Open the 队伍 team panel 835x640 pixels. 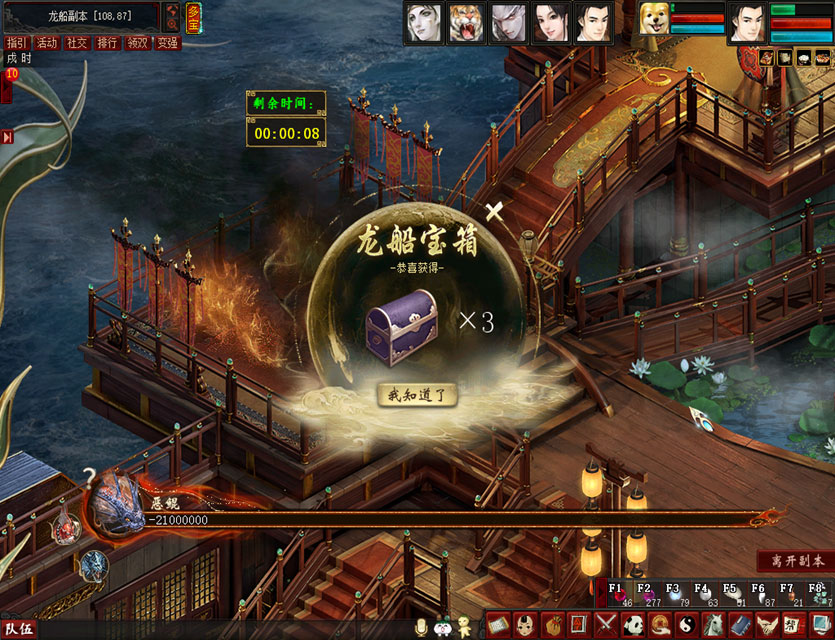[20, 630]
